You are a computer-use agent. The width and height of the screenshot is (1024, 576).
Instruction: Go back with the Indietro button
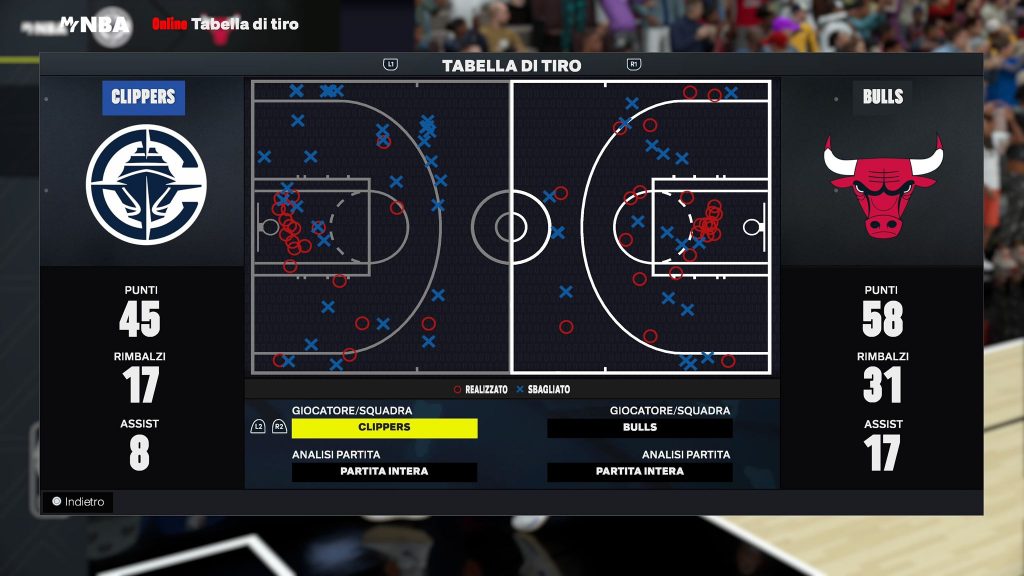click(78, 502)
